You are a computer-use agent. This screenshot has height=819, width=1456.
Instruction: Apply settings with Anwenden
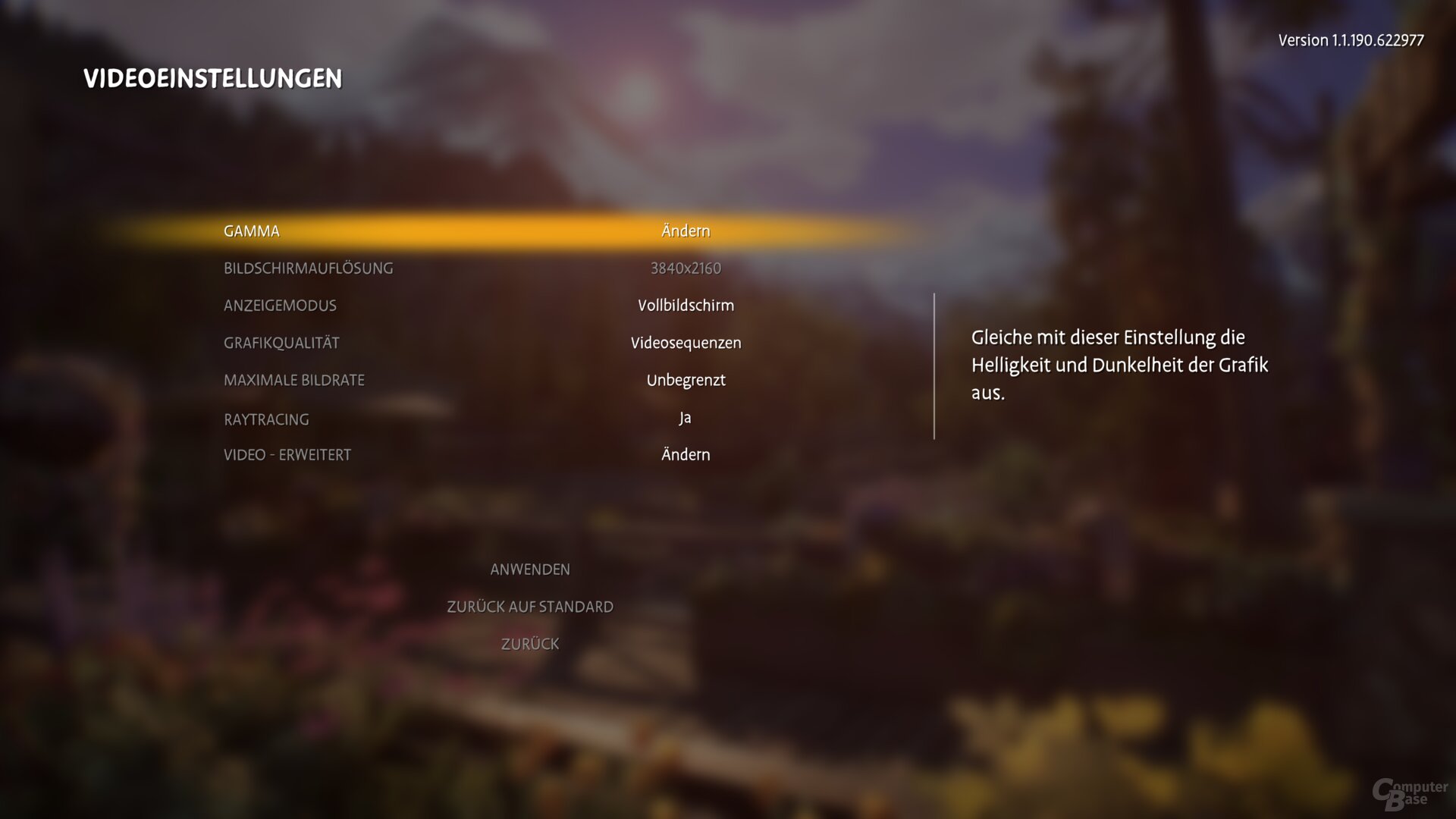point(531,569)
